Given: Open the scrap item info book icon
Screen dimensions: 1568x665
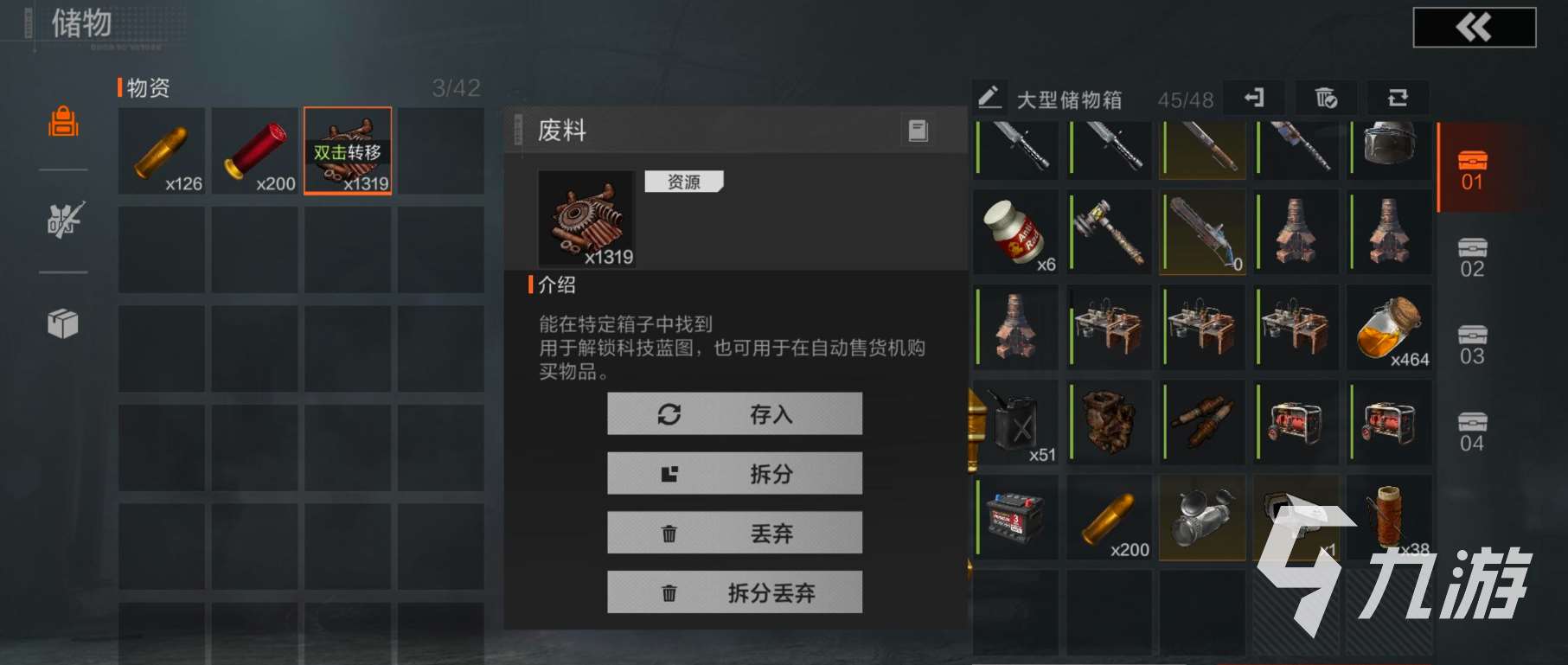Looking at the screenshot, I should pyautogui.click(x=918, y=131).
